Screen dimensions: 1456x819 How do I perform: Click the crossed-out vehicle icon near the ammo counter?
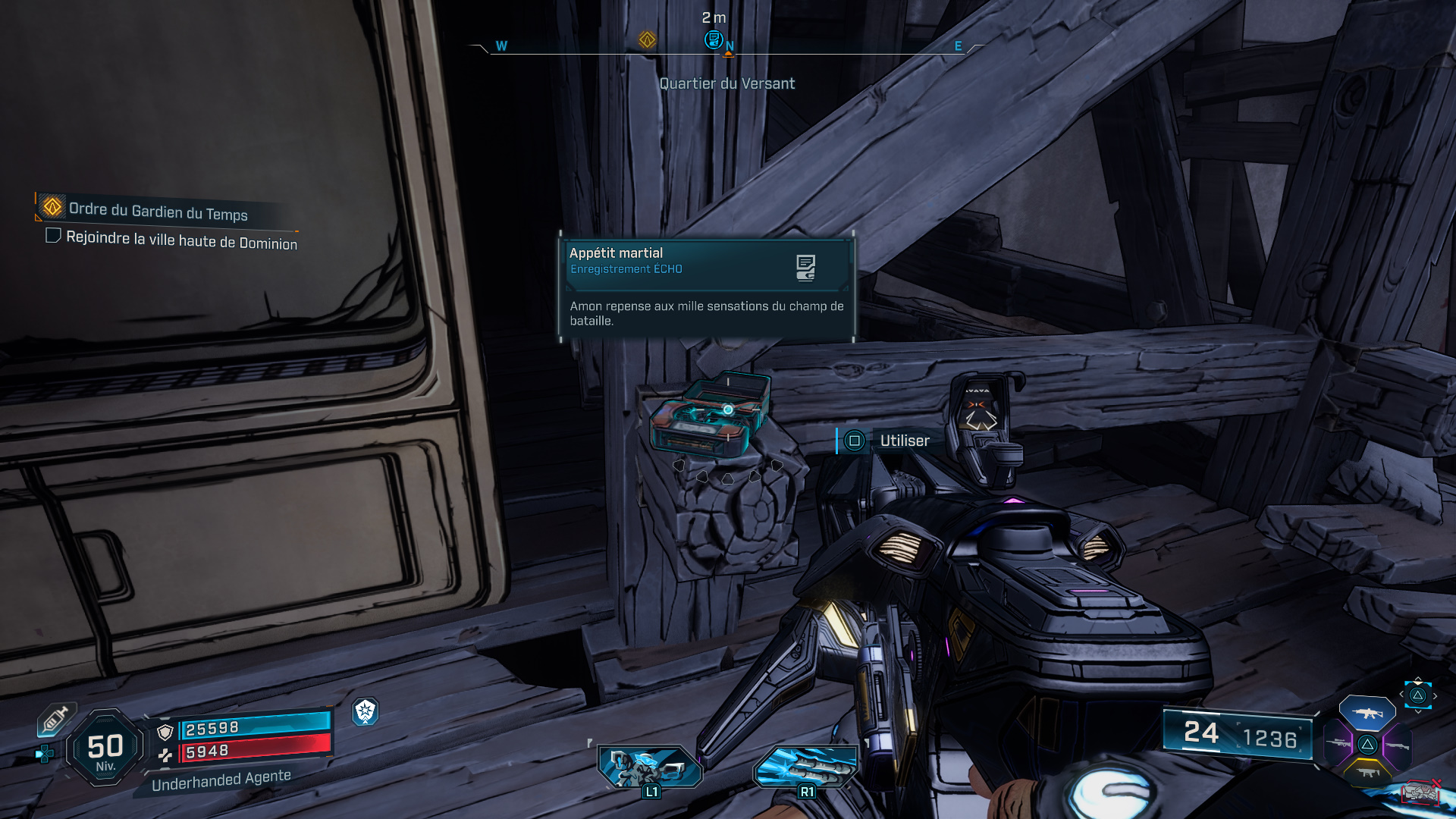point(1421,792)
